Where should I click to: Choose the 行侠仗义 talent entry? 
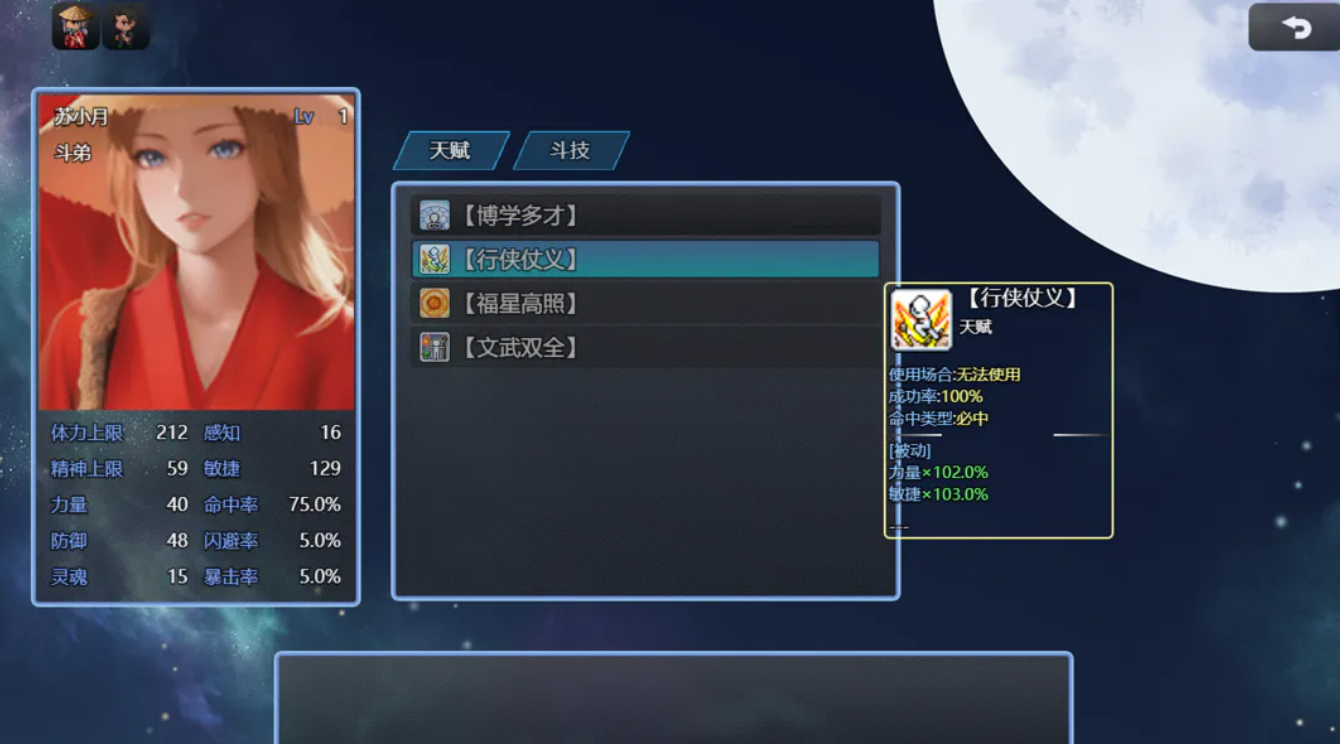(645, 259)
